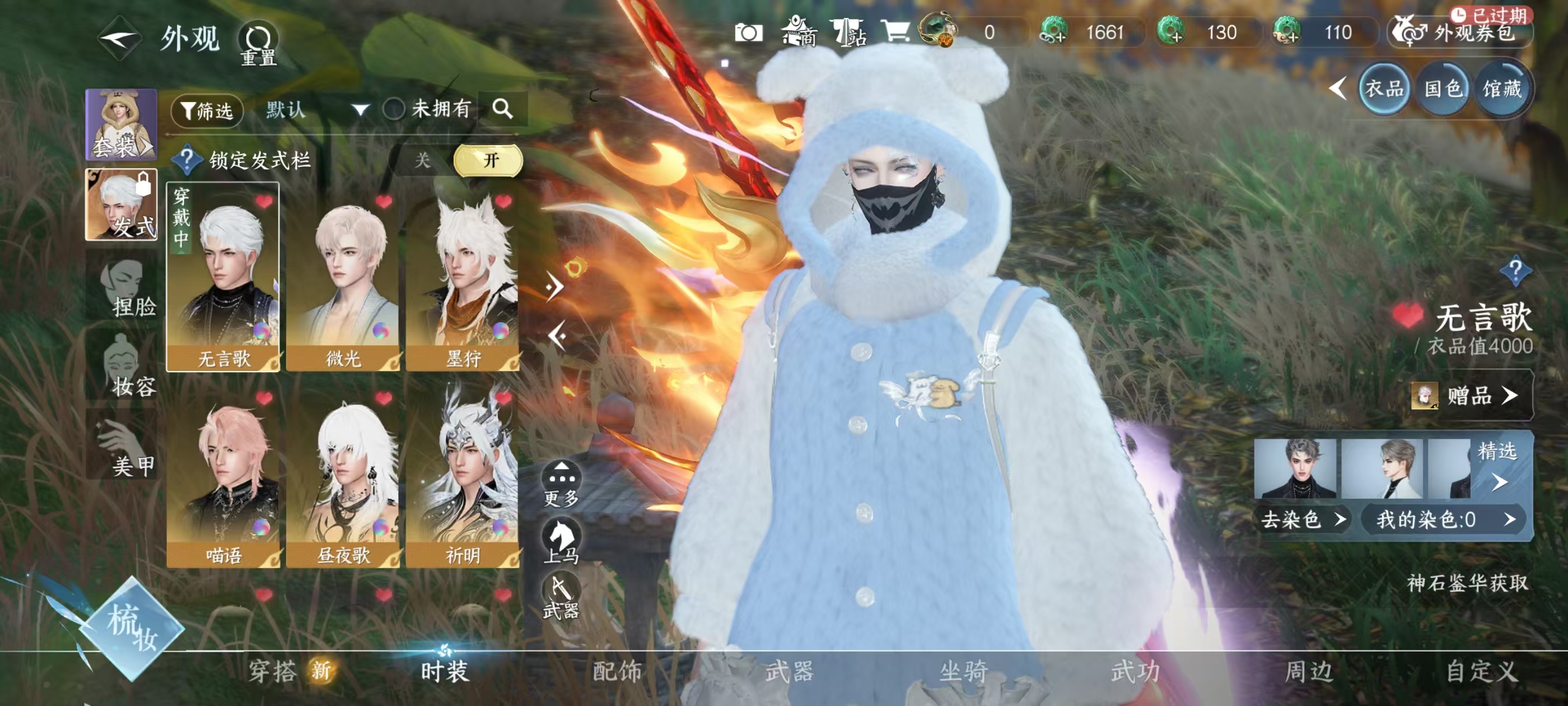Open the 外观券包 voucher pack
This screenshot has height=706, width=1568.
point(1461,32)
